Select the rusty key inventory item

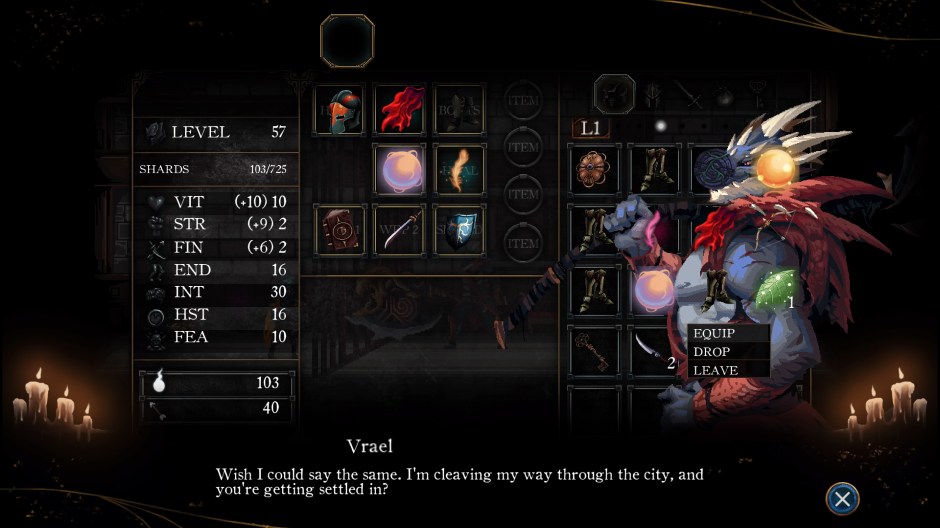point(595,350)
